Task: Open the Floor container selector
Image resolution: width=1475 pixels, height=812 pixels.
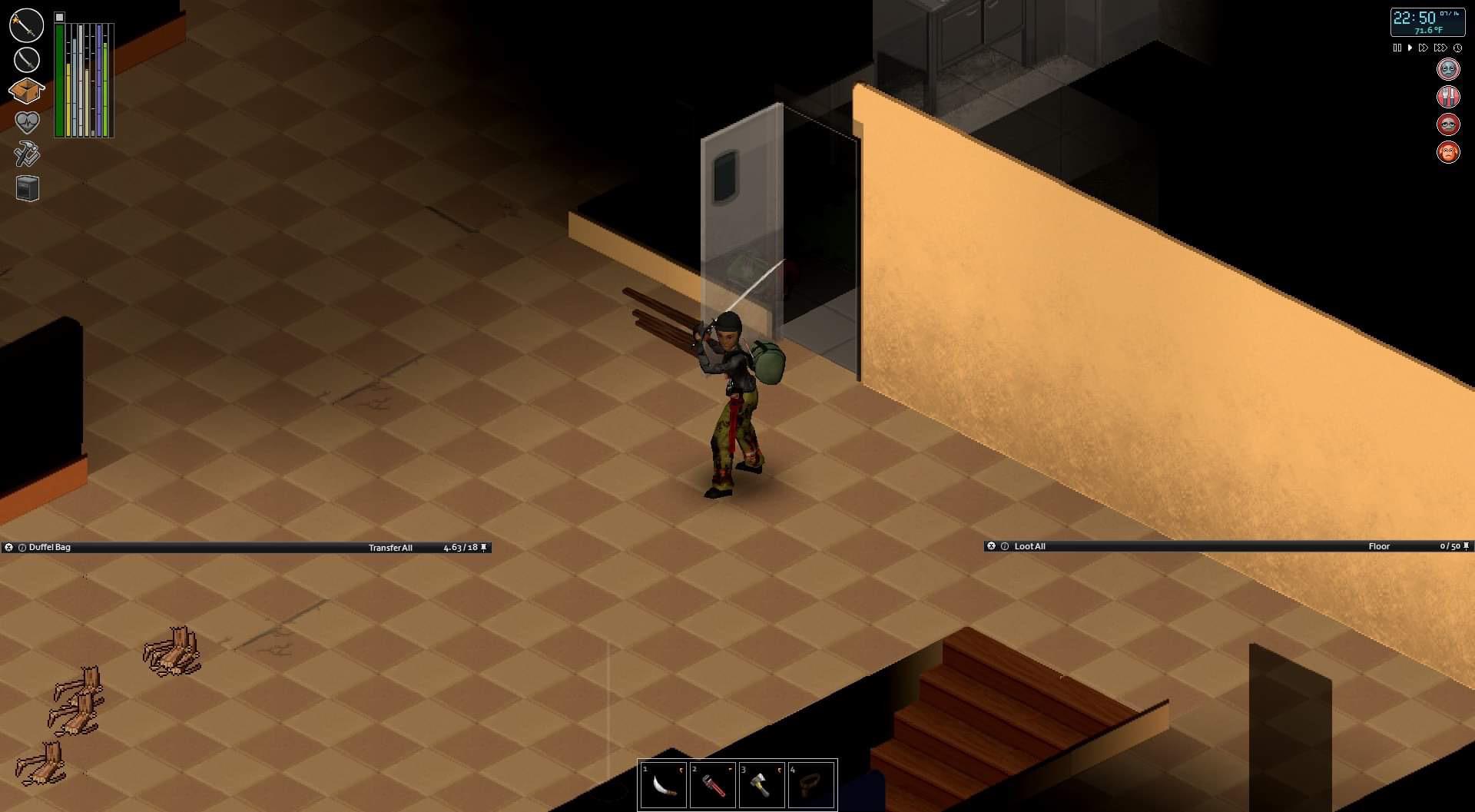Action: [1380, 546]
